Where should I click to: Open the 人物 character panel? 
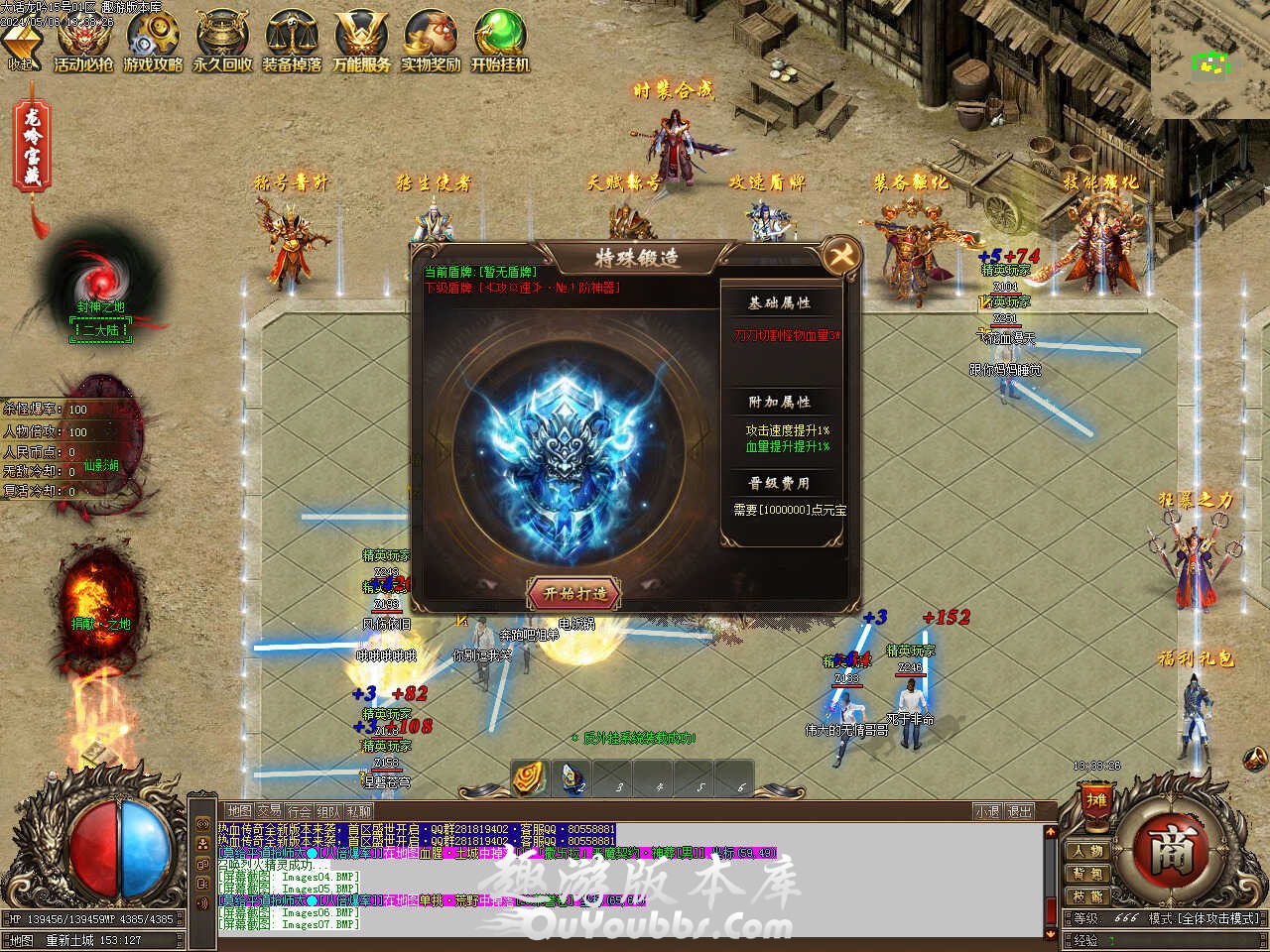1088,851
